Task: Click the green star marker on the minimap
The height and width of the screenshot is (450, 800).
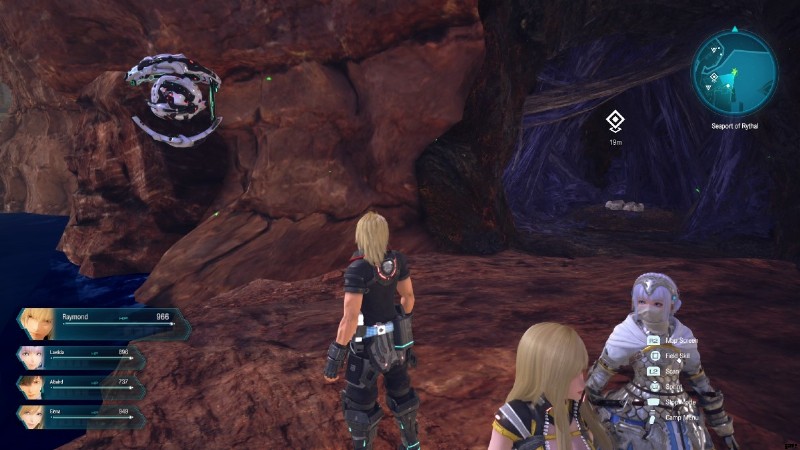Action: (734, 71)
